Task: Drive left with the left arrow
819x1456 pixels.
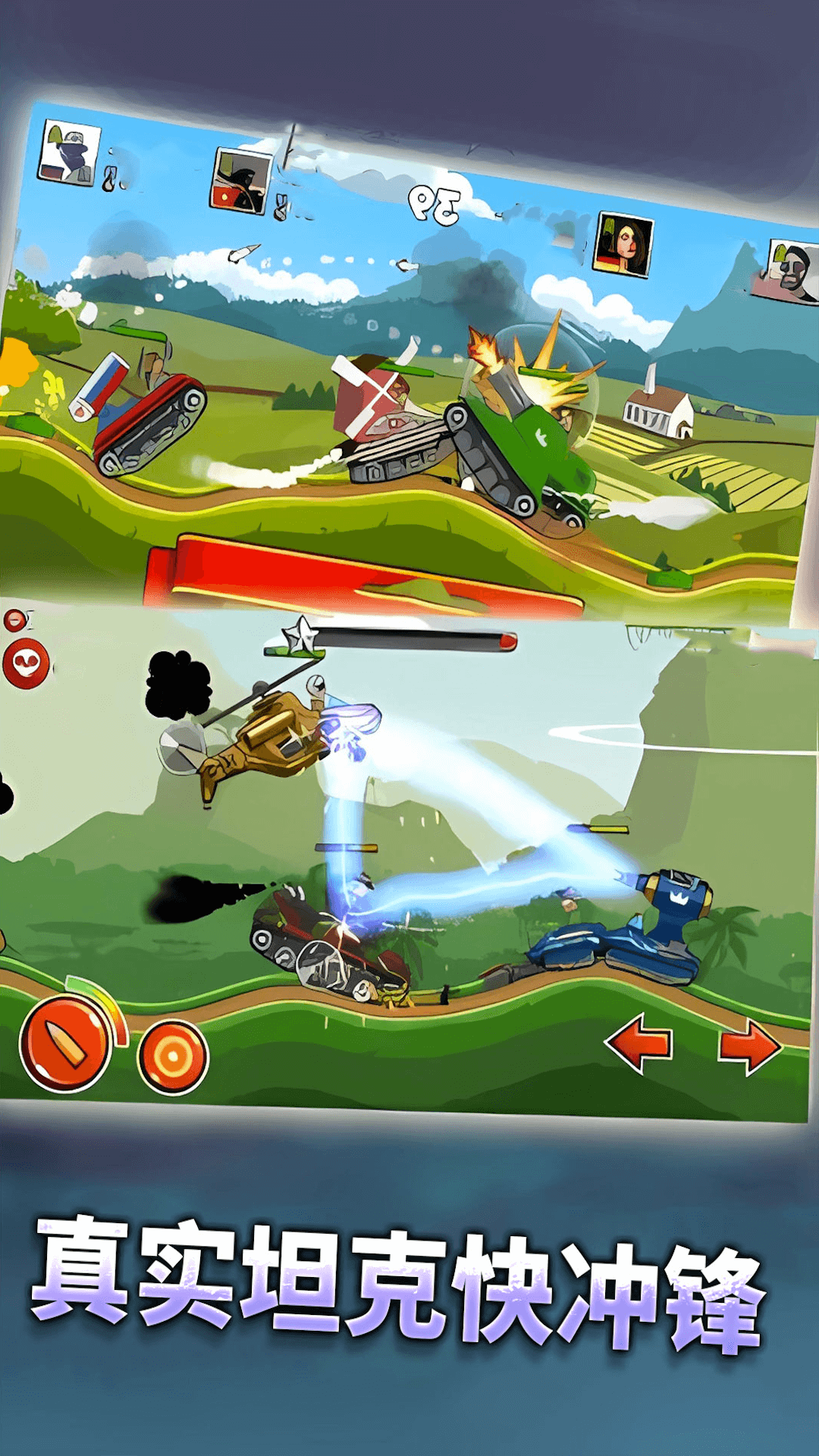Action: click(x=639, y=1043)
